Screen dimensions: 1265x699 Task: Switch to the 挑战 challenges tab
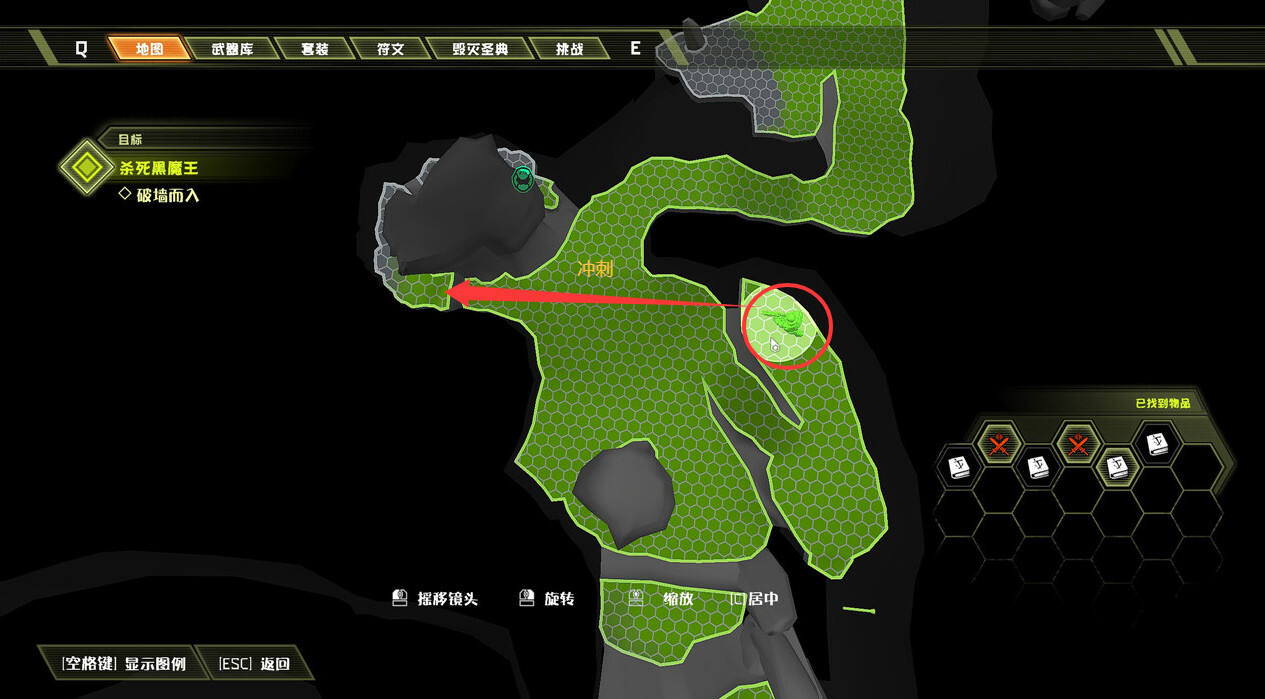[x=569, y=48]
